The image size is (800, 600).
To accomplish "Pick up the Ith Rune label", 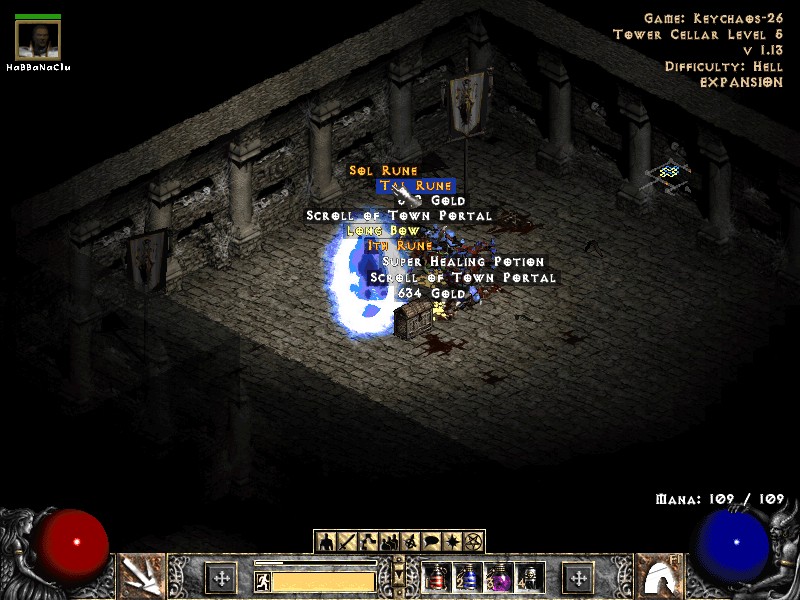I will click(400, 246).
